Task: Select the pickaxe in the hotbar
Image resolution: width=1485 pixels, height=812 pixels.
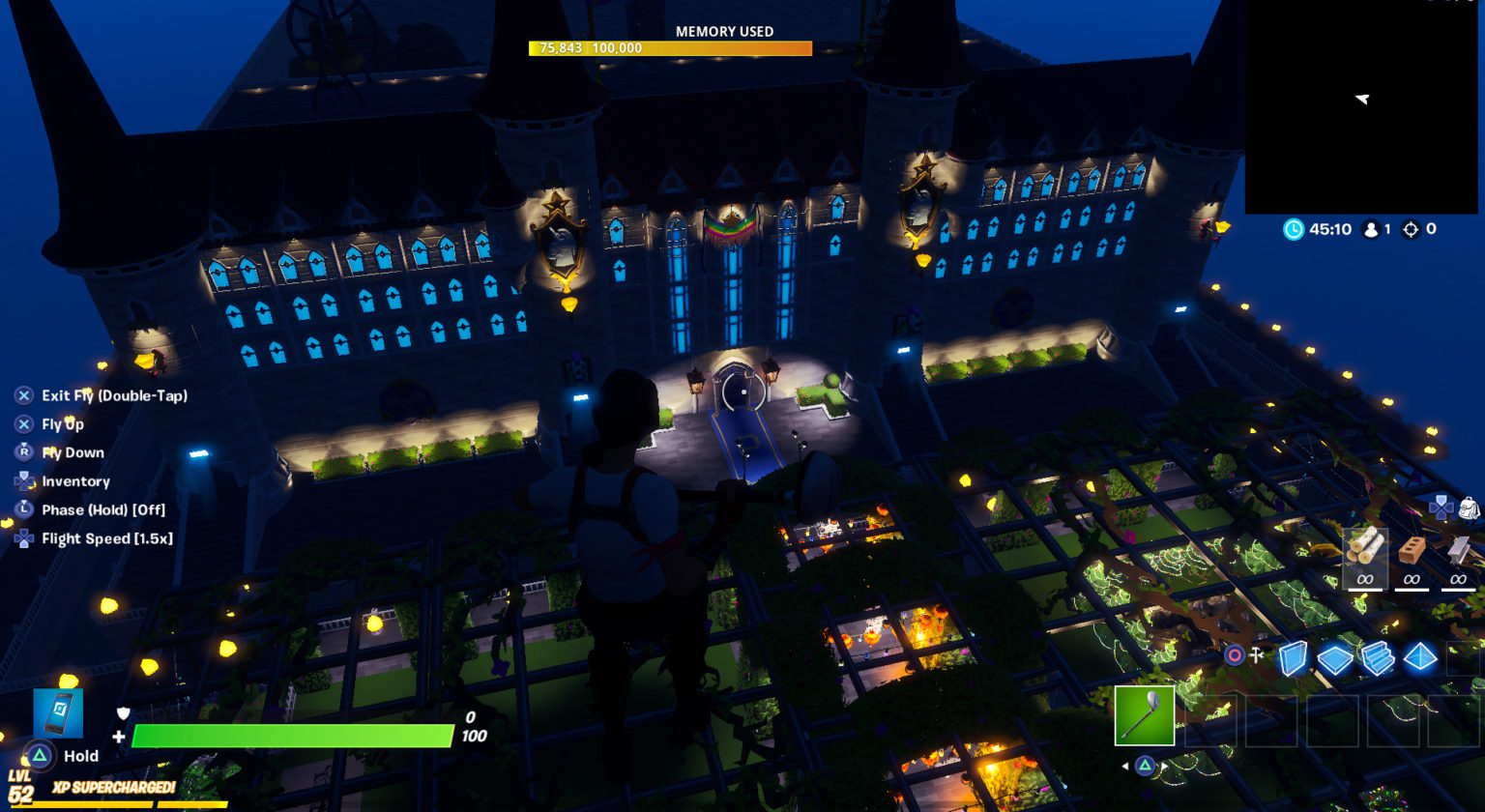Action: pyautogui.click(x=1145, y=716)
